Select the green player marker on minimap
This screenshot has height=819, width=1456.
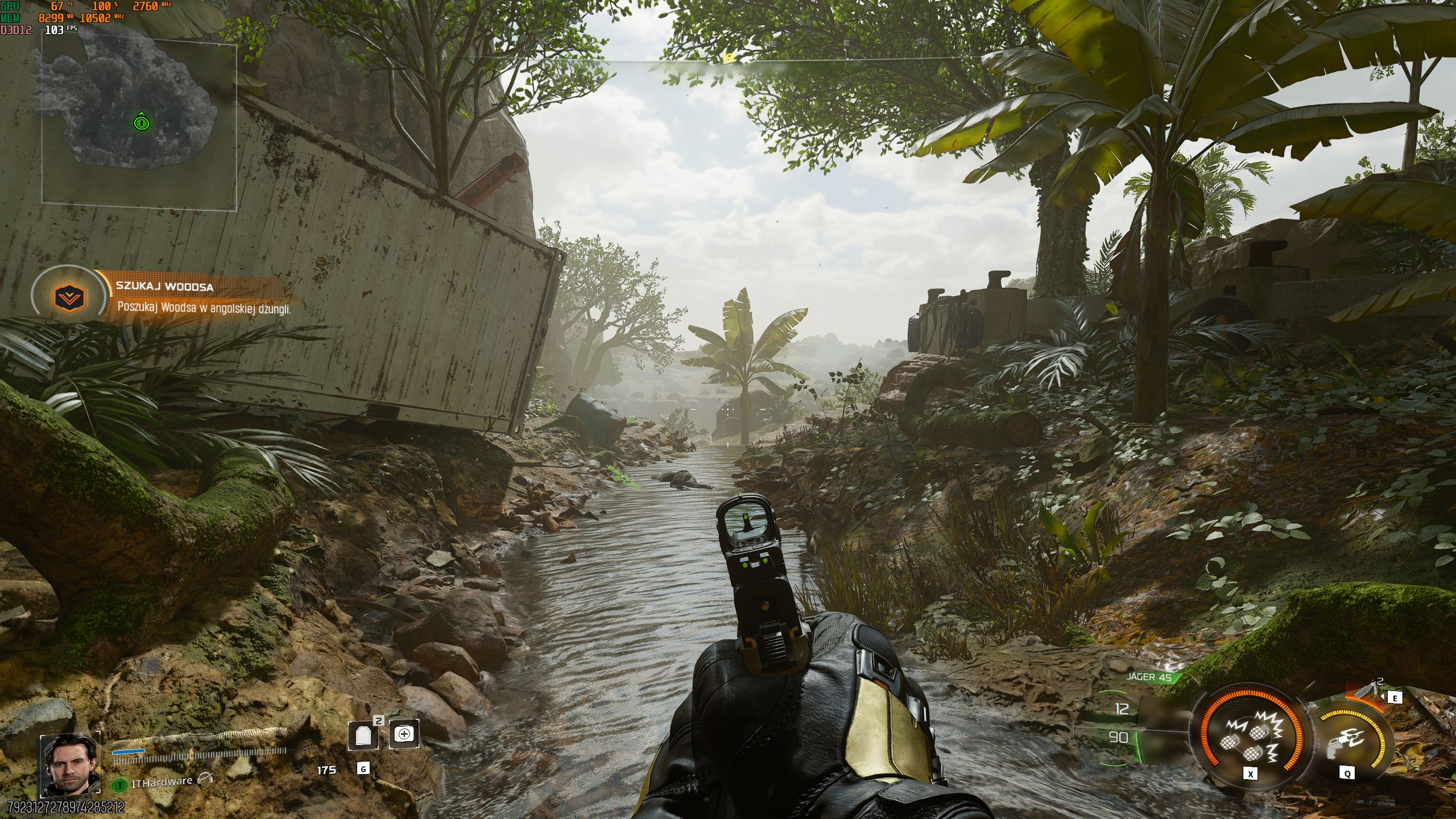(141, 122)
